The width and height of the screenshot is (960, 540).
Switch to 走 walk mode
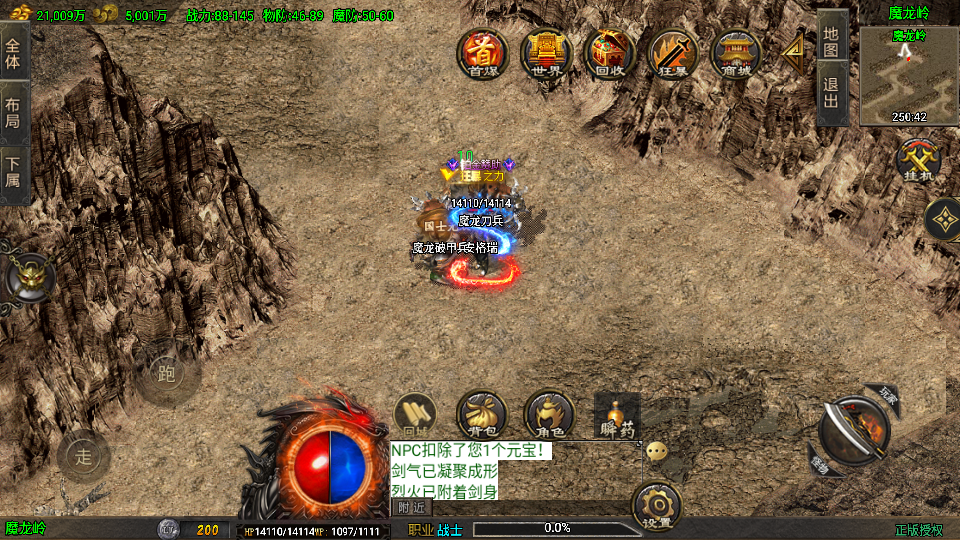pyautogui.click(x=83, y=457)
